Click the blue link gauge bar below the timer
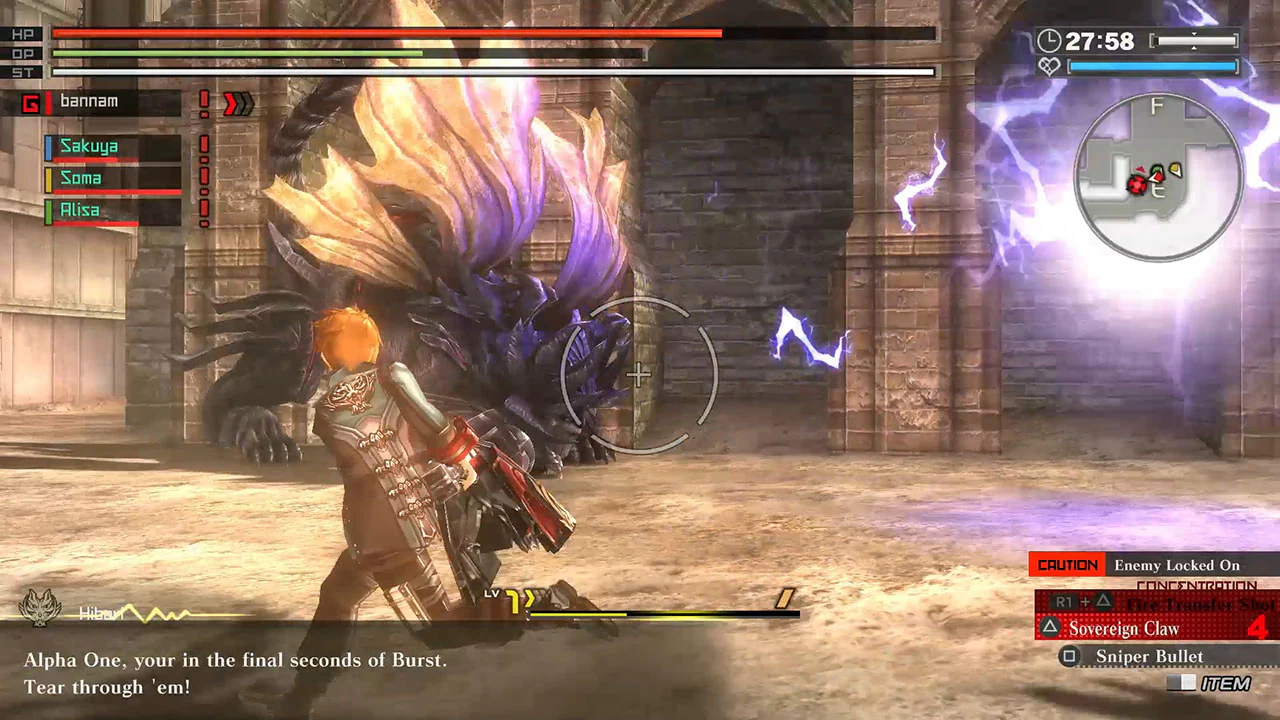The width and height of the screenshot is (1280, 720). point(1155,67)
